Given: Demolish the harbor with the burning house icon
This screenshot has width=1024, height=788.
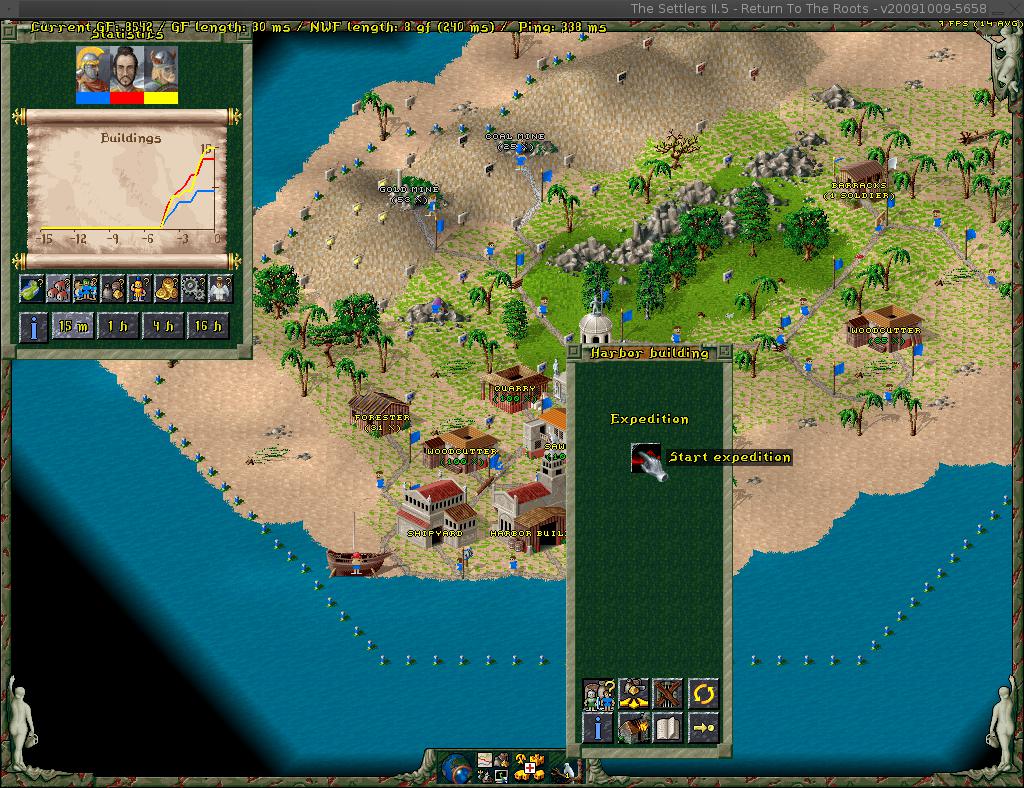Looking at the screenshot, I should coord(633,727).
